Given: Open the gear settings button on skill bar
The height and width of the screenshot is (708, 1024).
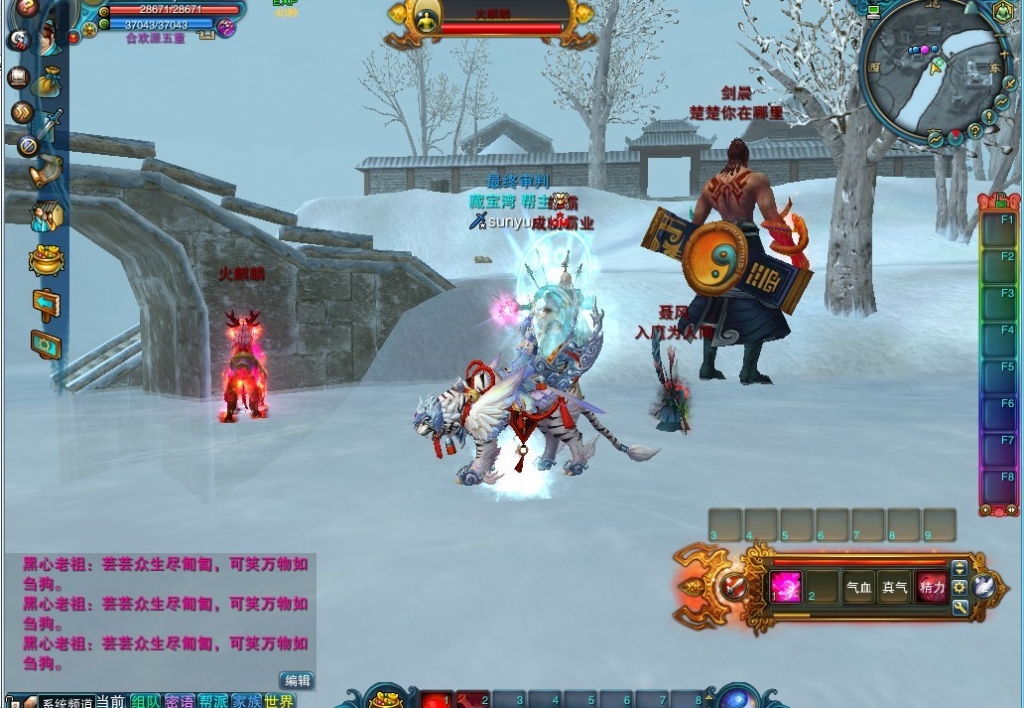Looking at the screenshot, I should tap(960, 587).
